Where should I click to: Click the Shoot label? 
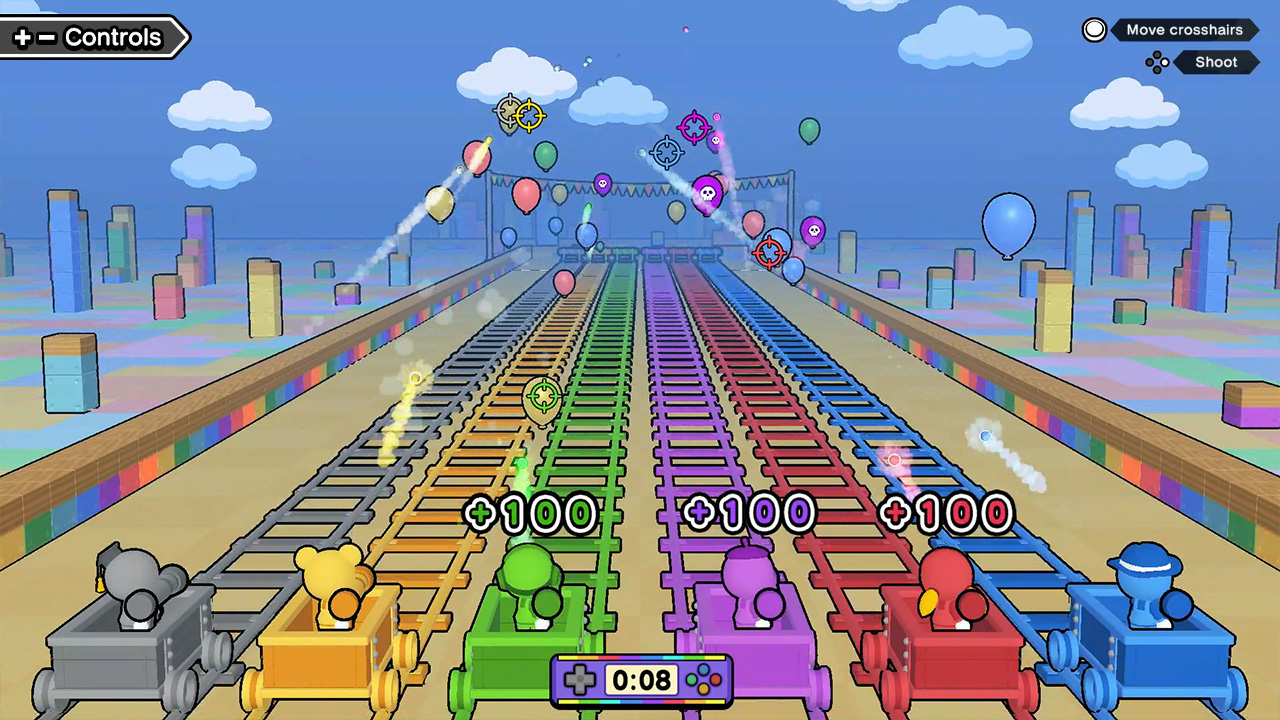pyautogui.click(x=1216, y=62)
